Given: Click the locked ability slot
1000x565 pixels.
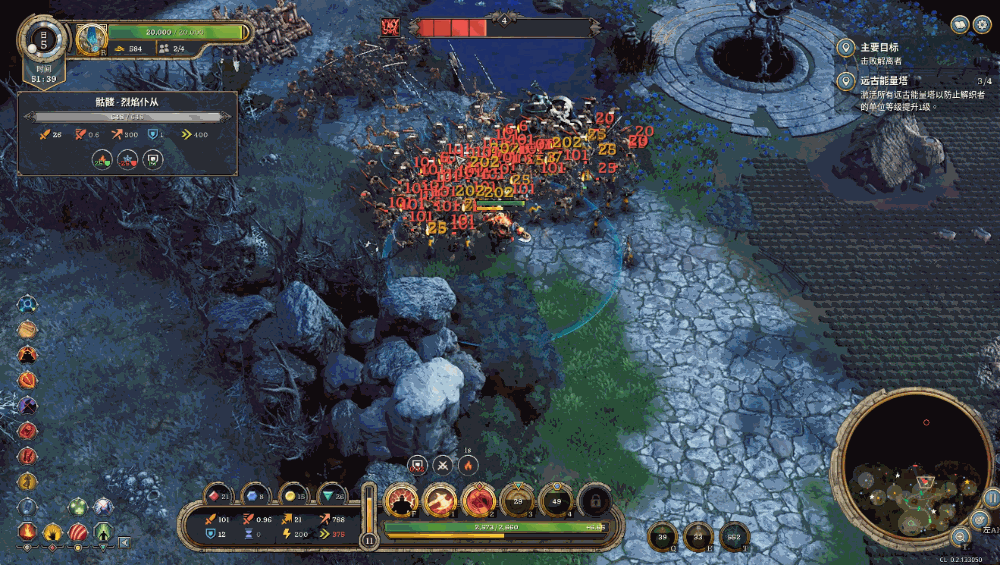Looking at the screenshot, I should coord(594,498).
